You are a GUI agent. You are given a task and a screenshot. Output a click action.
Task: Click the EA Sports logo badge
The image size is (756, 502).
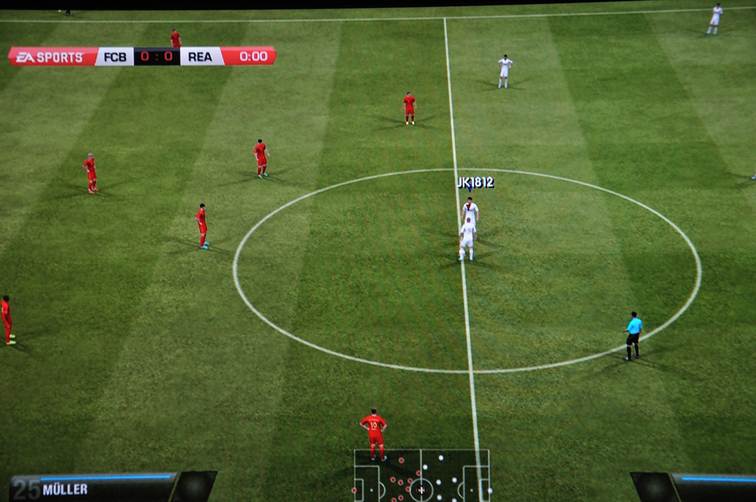click(52, 57)
